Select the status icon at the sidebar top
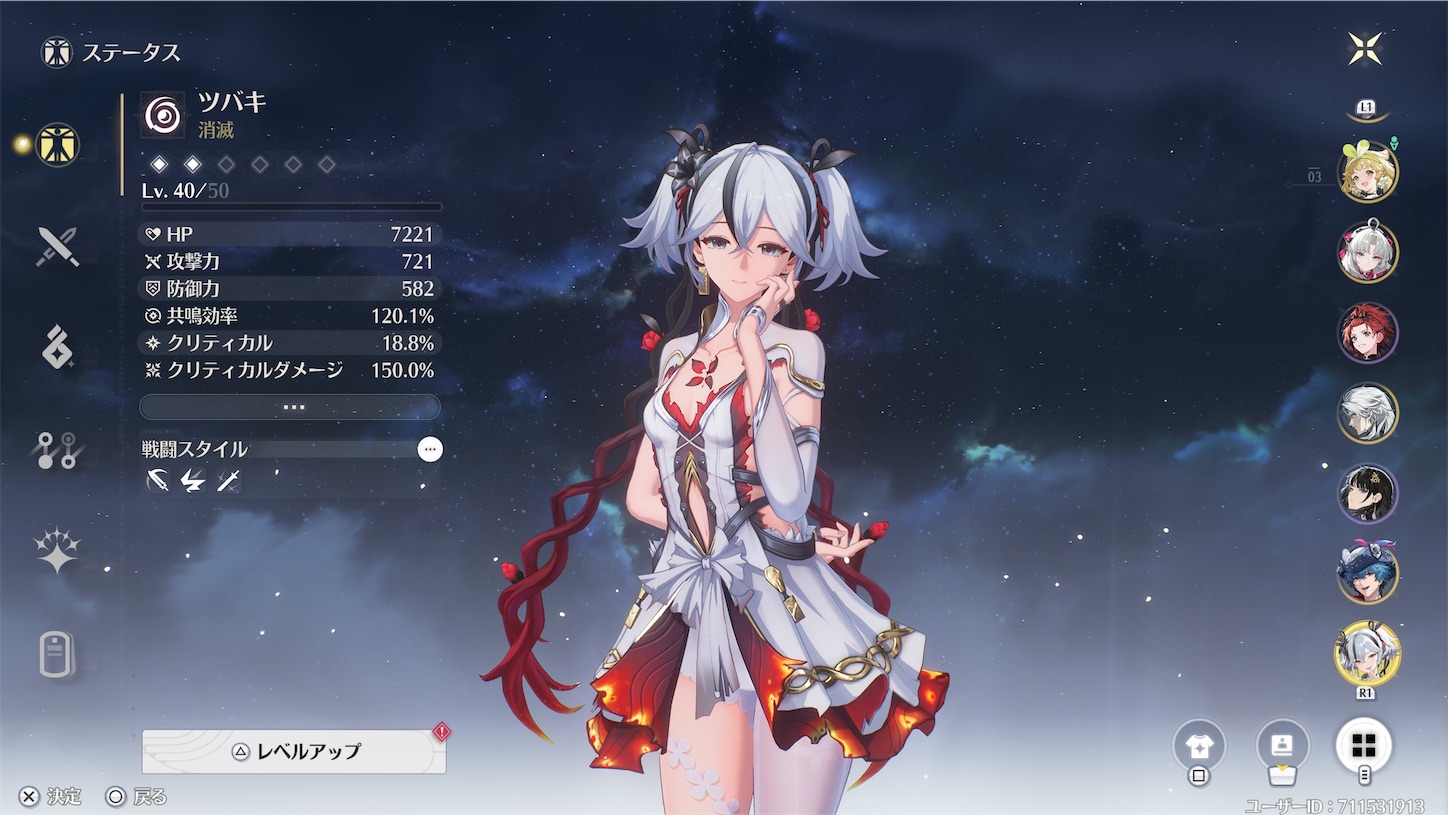The width and height of the screenshot is (1448, 815). click(x=55, y=145)
